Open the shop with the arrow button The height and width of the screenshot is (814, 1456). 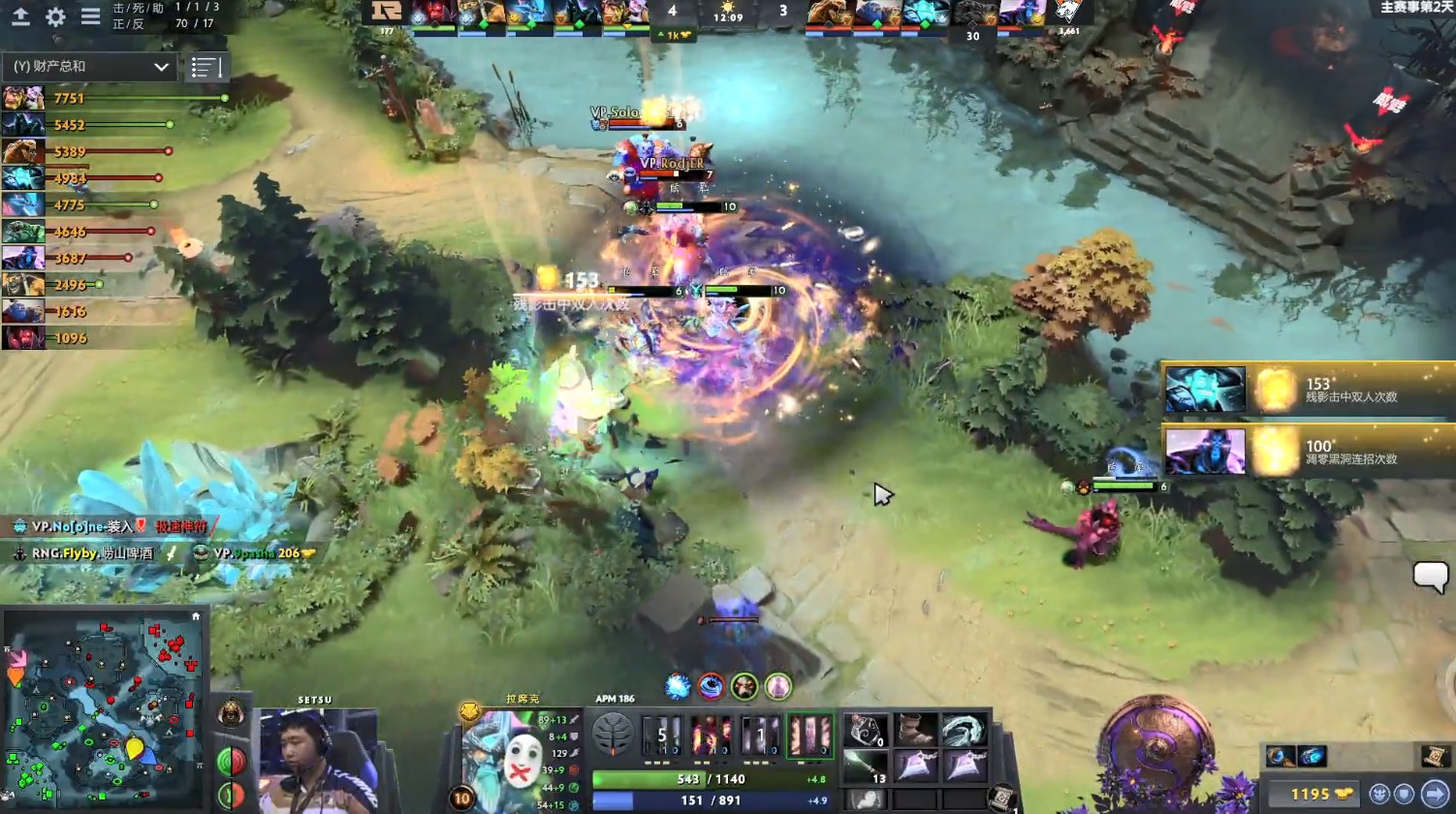point(1438,793)
